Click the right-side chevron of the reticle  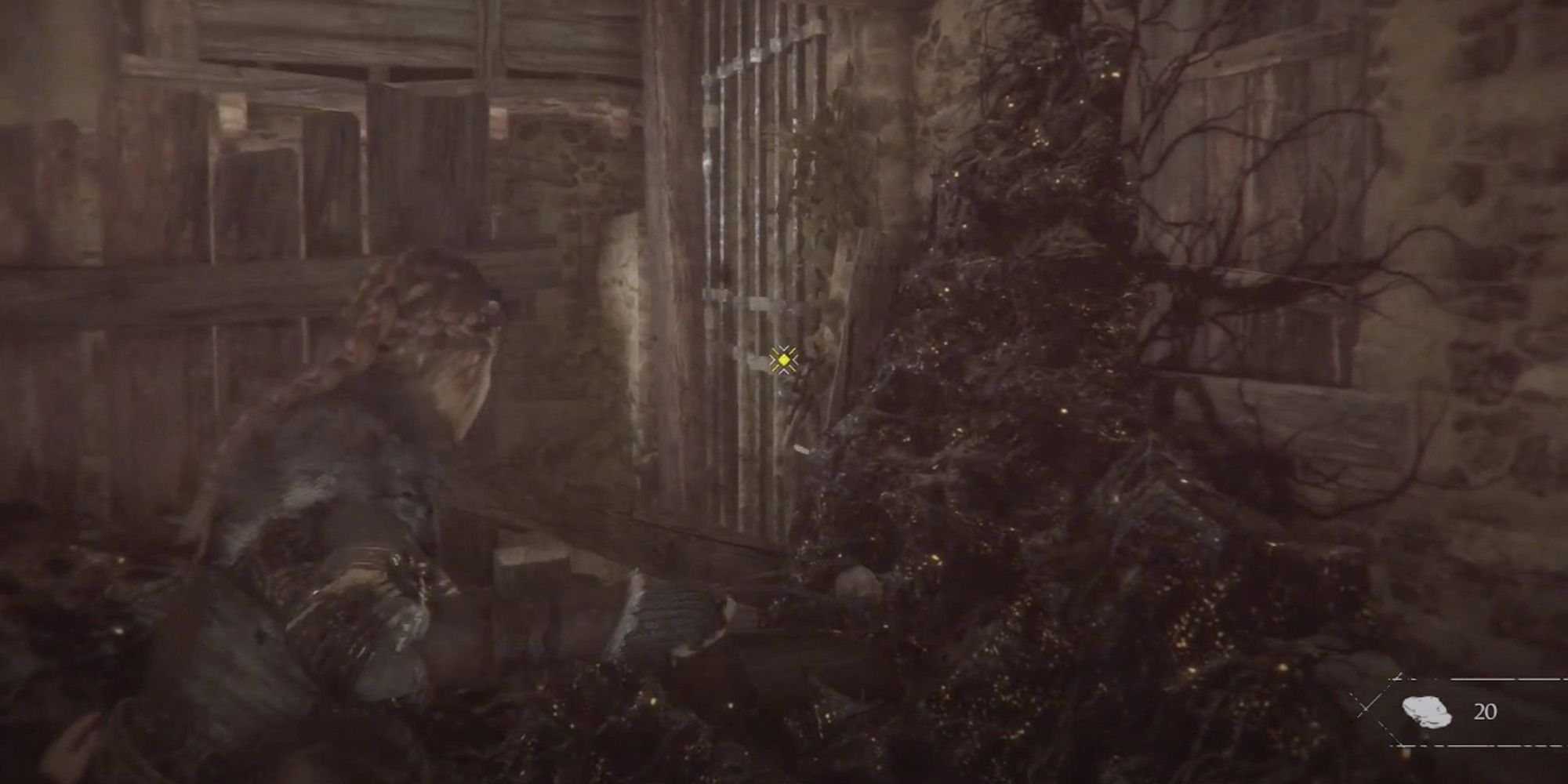(795, 359)
